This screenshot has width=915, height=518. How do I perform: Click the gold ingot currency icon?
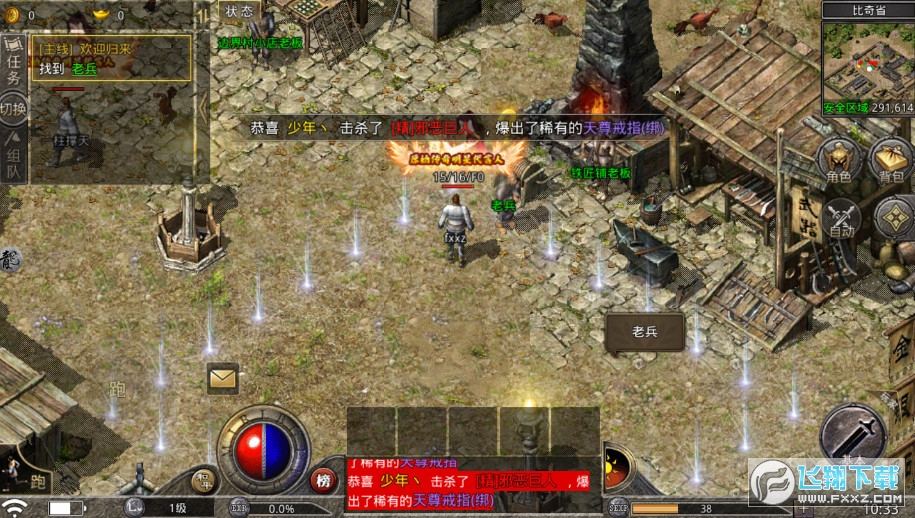101,14
